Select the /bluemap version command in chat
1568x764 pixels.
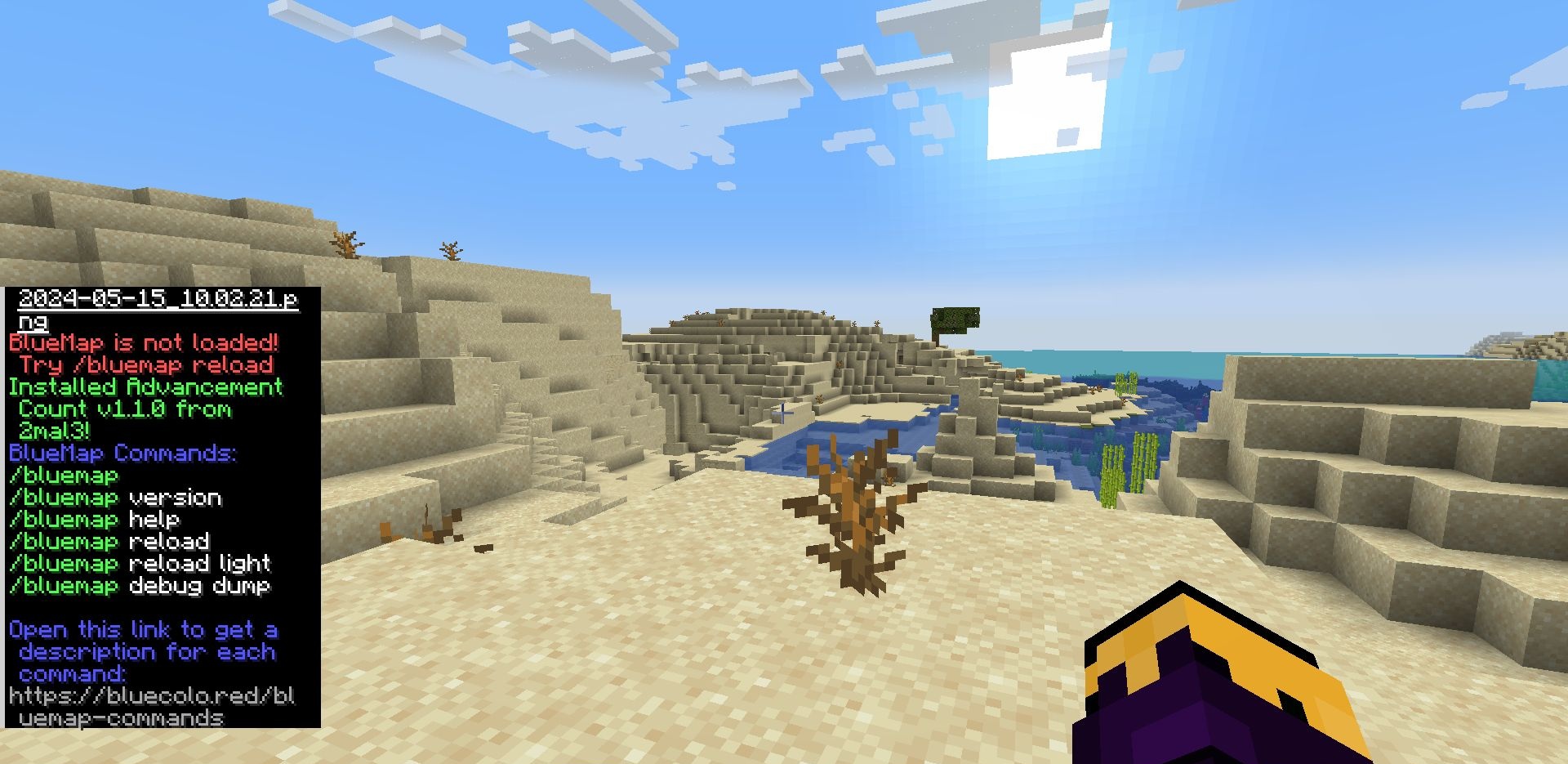(x=115, y=498)
